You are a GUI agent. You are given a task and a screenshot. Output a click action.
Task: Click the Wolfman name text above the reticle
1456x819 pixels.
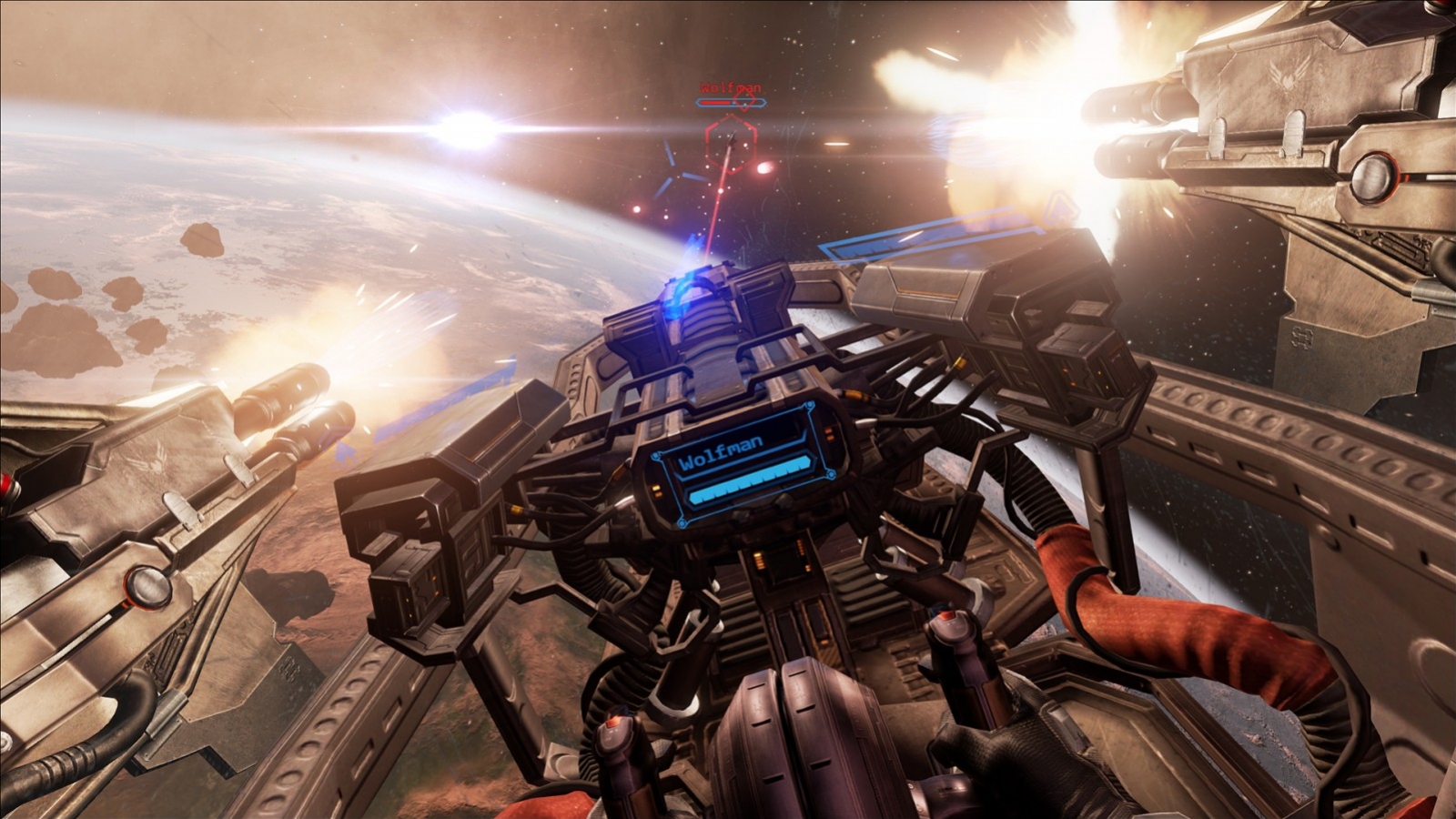pyautogui.click(x=731, y=87)
